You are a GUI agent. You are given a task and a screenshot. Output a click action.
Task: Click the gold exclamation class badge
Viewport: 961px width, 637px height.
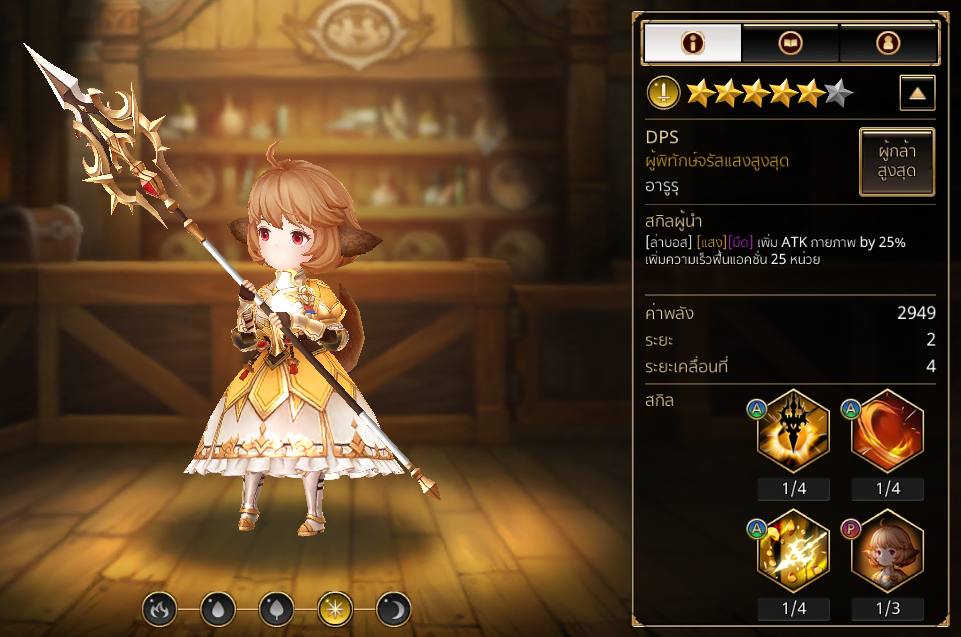(664, 94)
